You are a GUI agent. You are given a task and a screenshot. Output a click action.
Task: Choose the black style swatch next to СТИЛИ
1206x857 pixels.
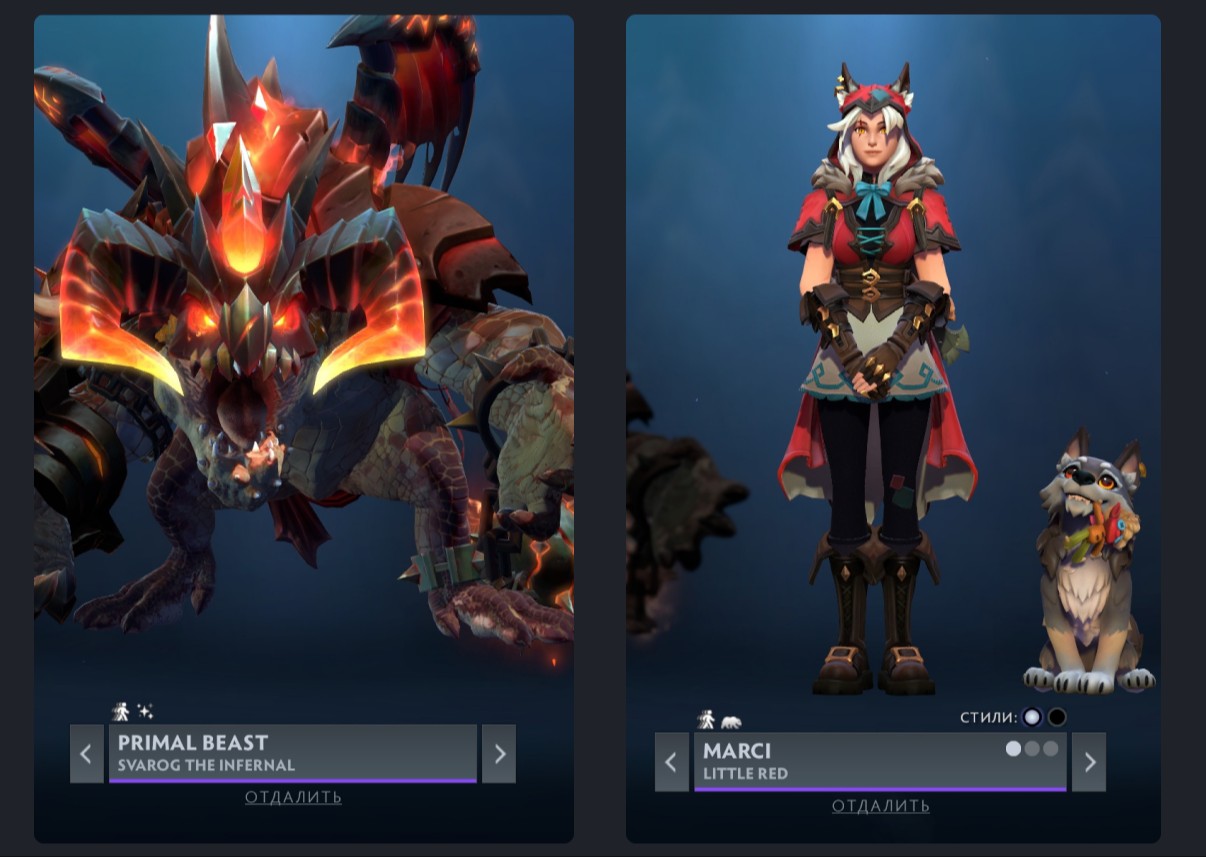click(x=1057, y=717)
